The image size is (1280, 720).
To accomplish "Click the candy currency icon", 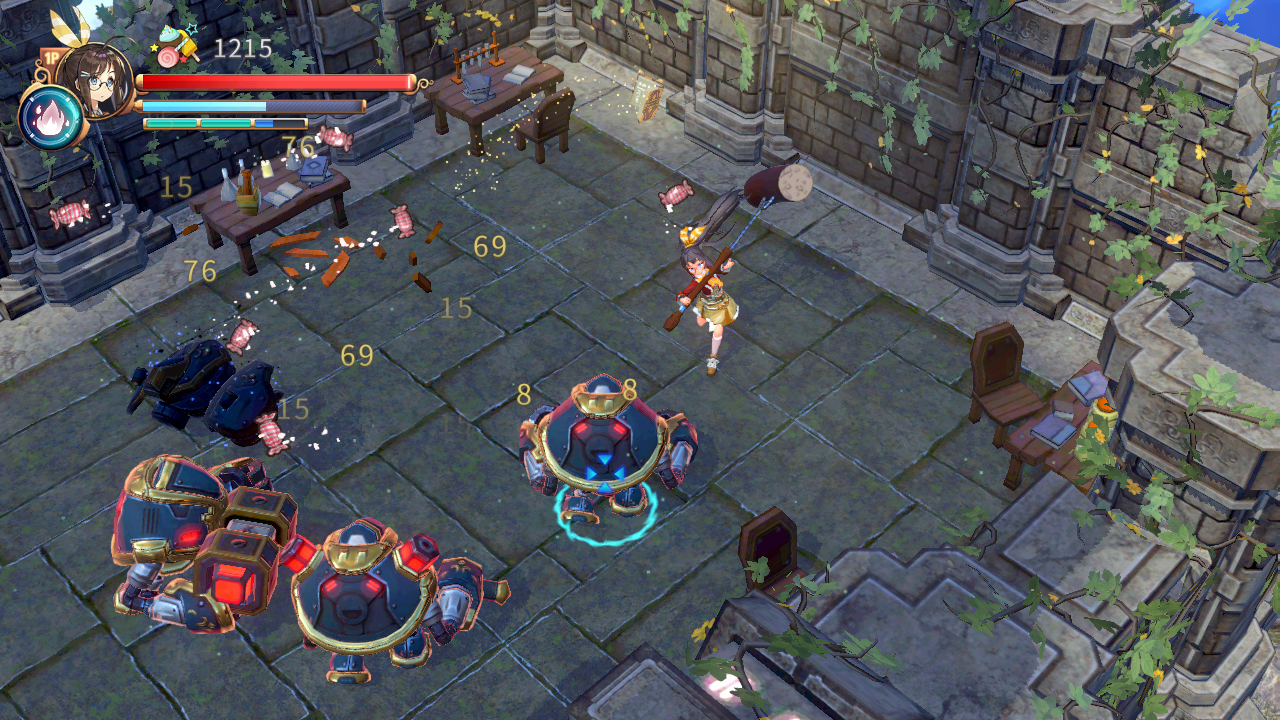I will point(178,47).
